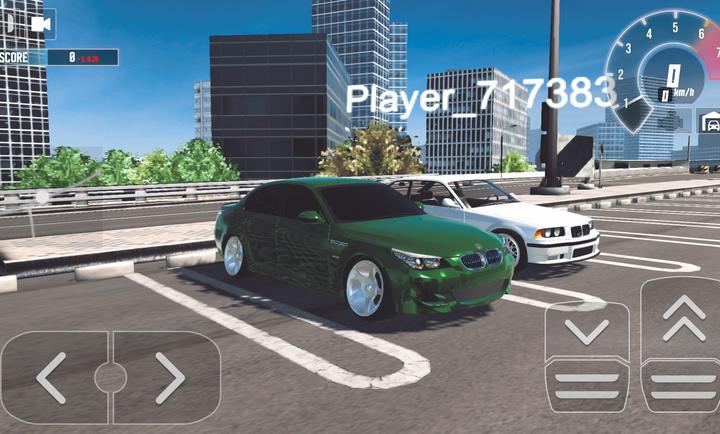Open the garage with the car icon
This screenshot has width=720, height=434.
click(x=710, y=122)
